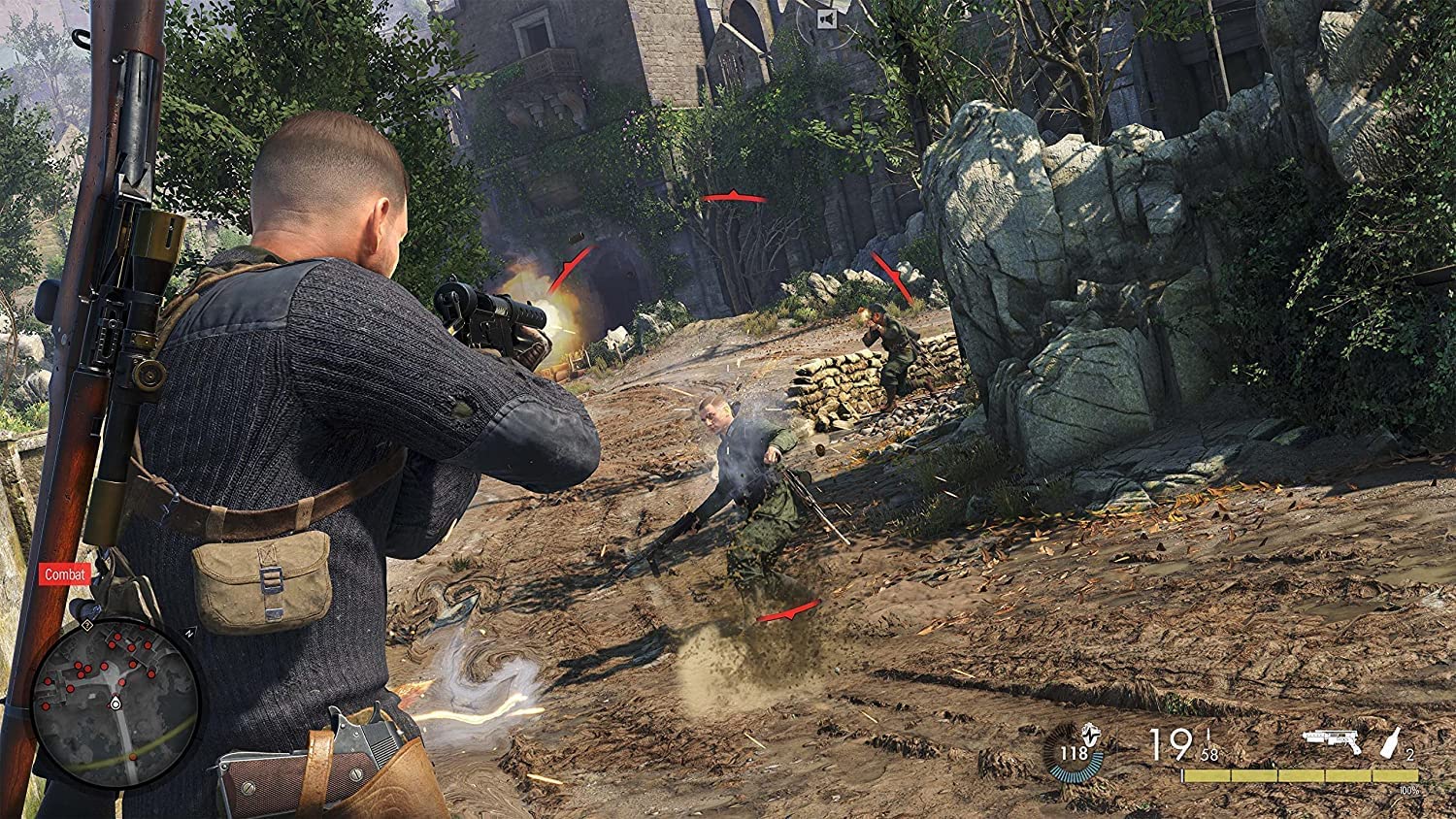Click the 100% health label
Screen dimensions: 1456x819
[x=1408, y=789]
